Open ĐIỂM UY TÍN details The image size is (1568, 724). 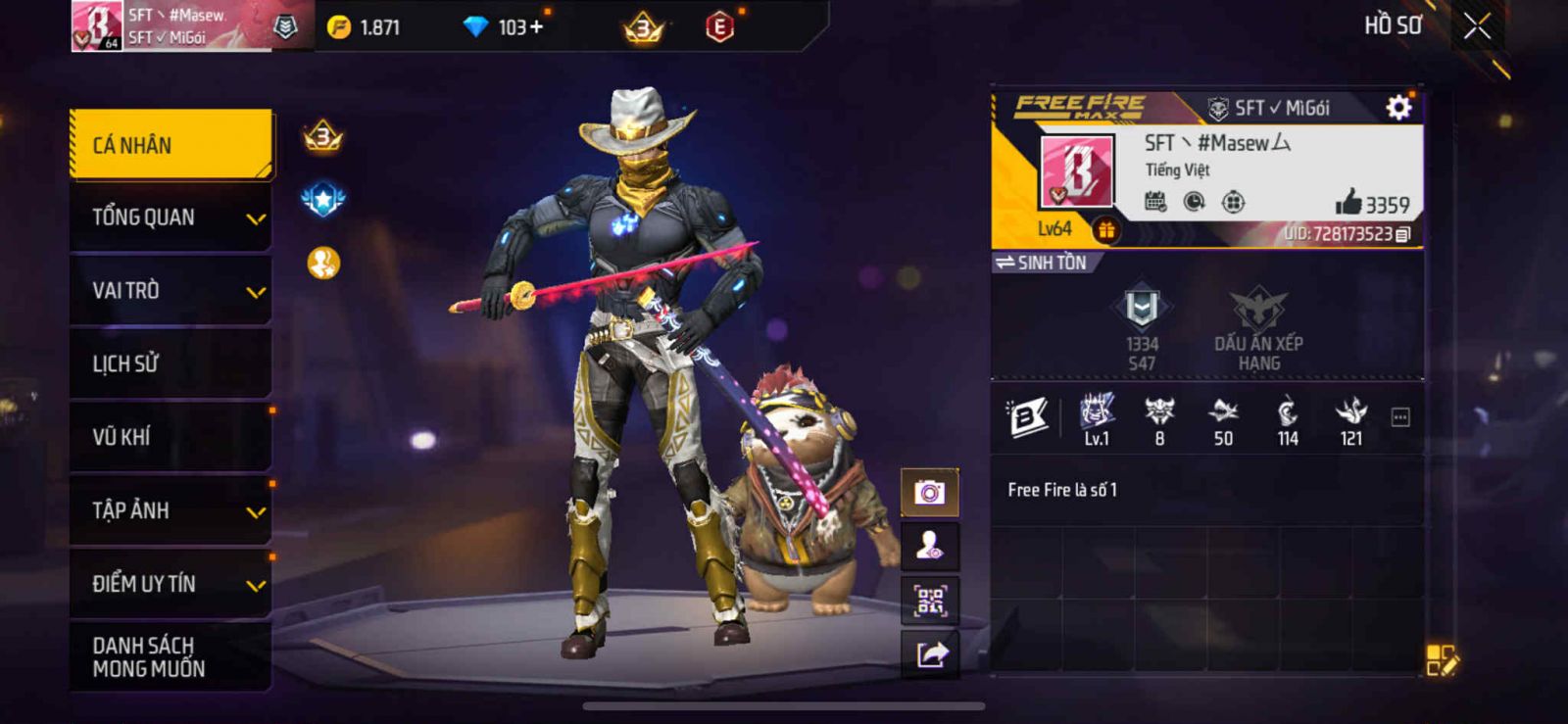pyautogui.click(x=171, y=584)
